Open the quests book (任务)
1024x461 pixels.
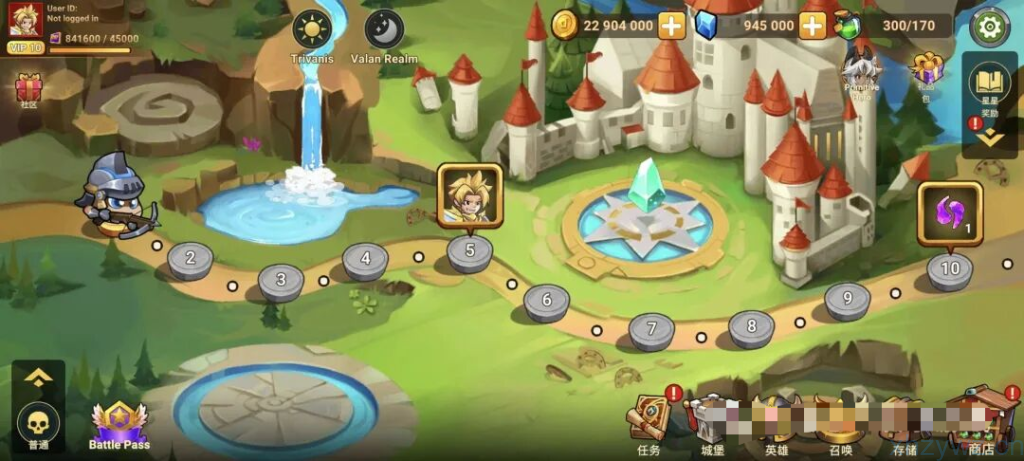(649, 419)
